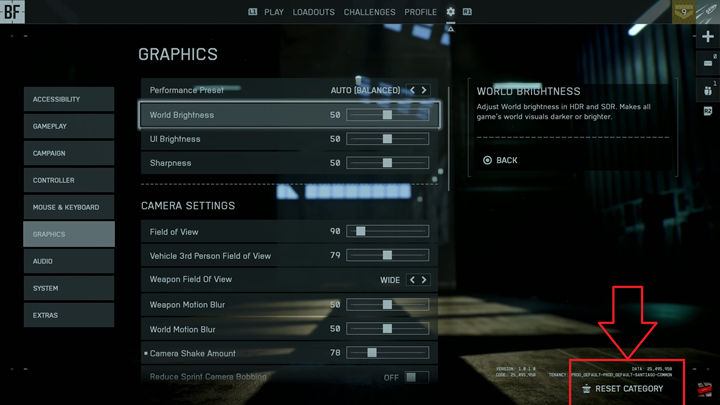Viewport: 720px width, 405px height.
Task: Click the World Brightness slider
Action: click(388, 115)
